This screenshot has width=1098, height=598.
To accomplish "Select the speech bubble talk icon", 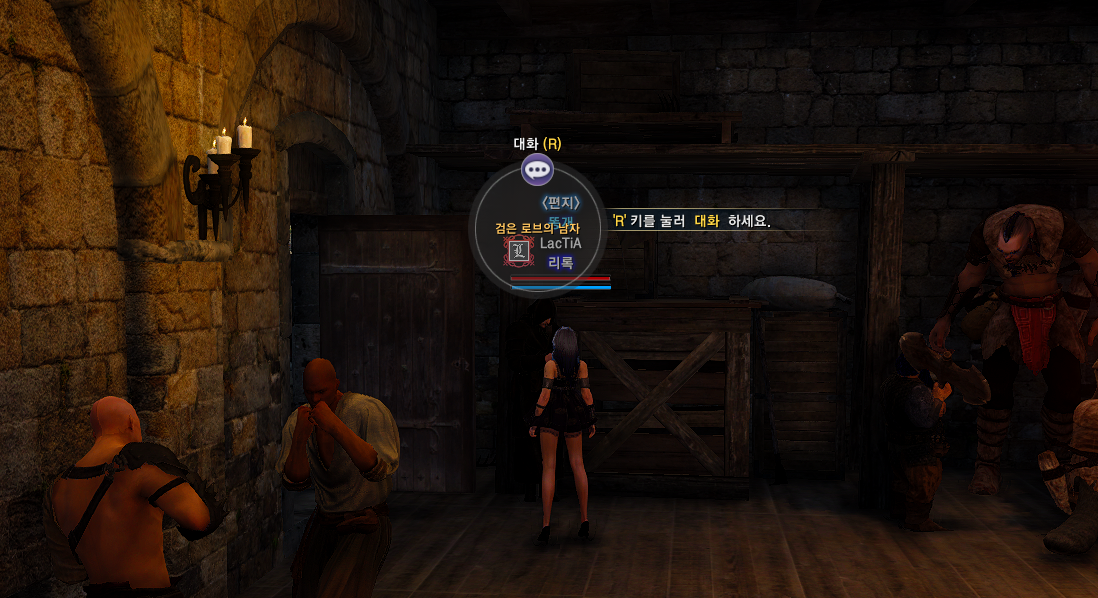I will [537, 169].
